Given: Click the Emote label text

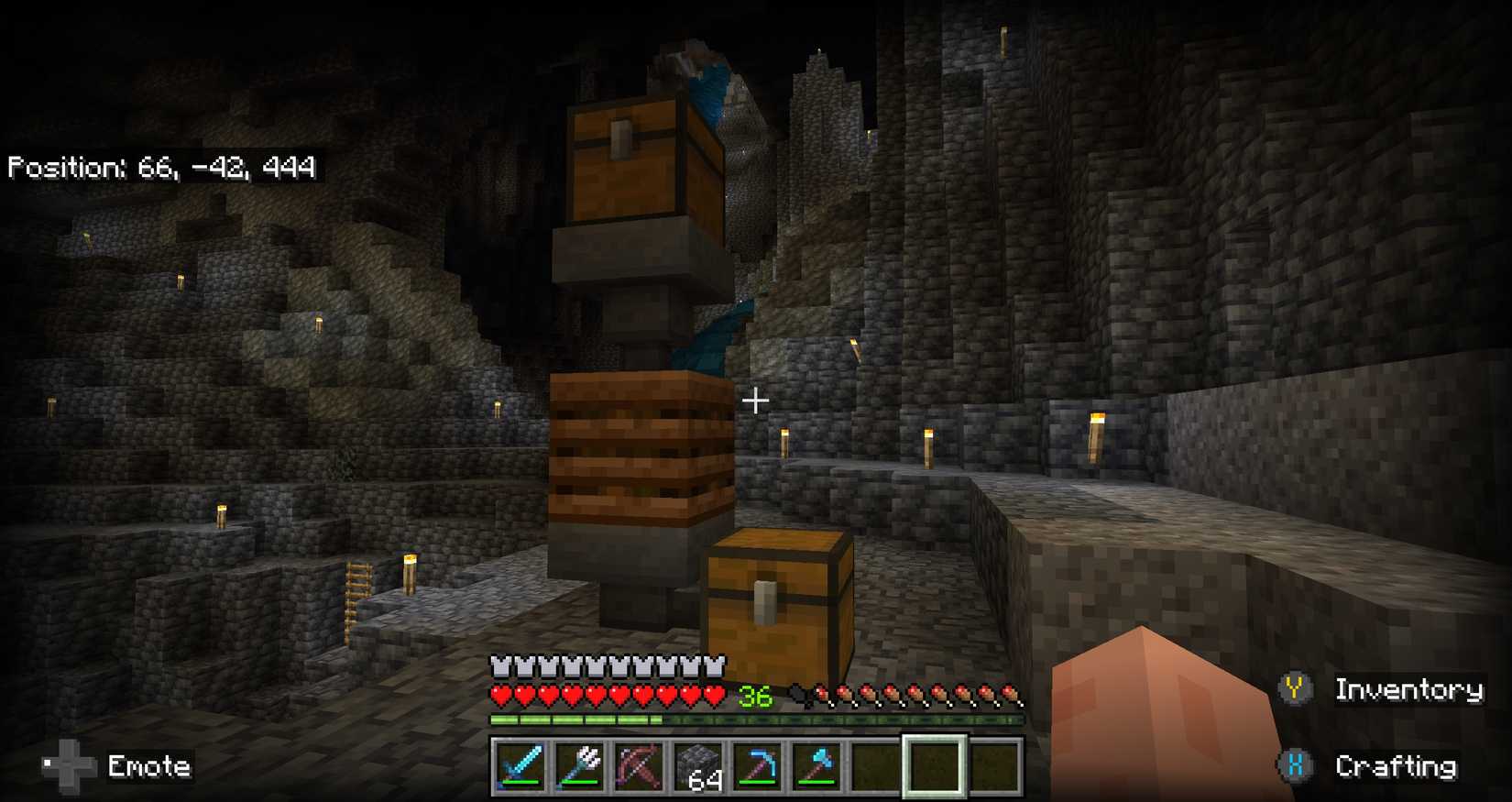Looking at the screenshot, I should tap(149, 766).
